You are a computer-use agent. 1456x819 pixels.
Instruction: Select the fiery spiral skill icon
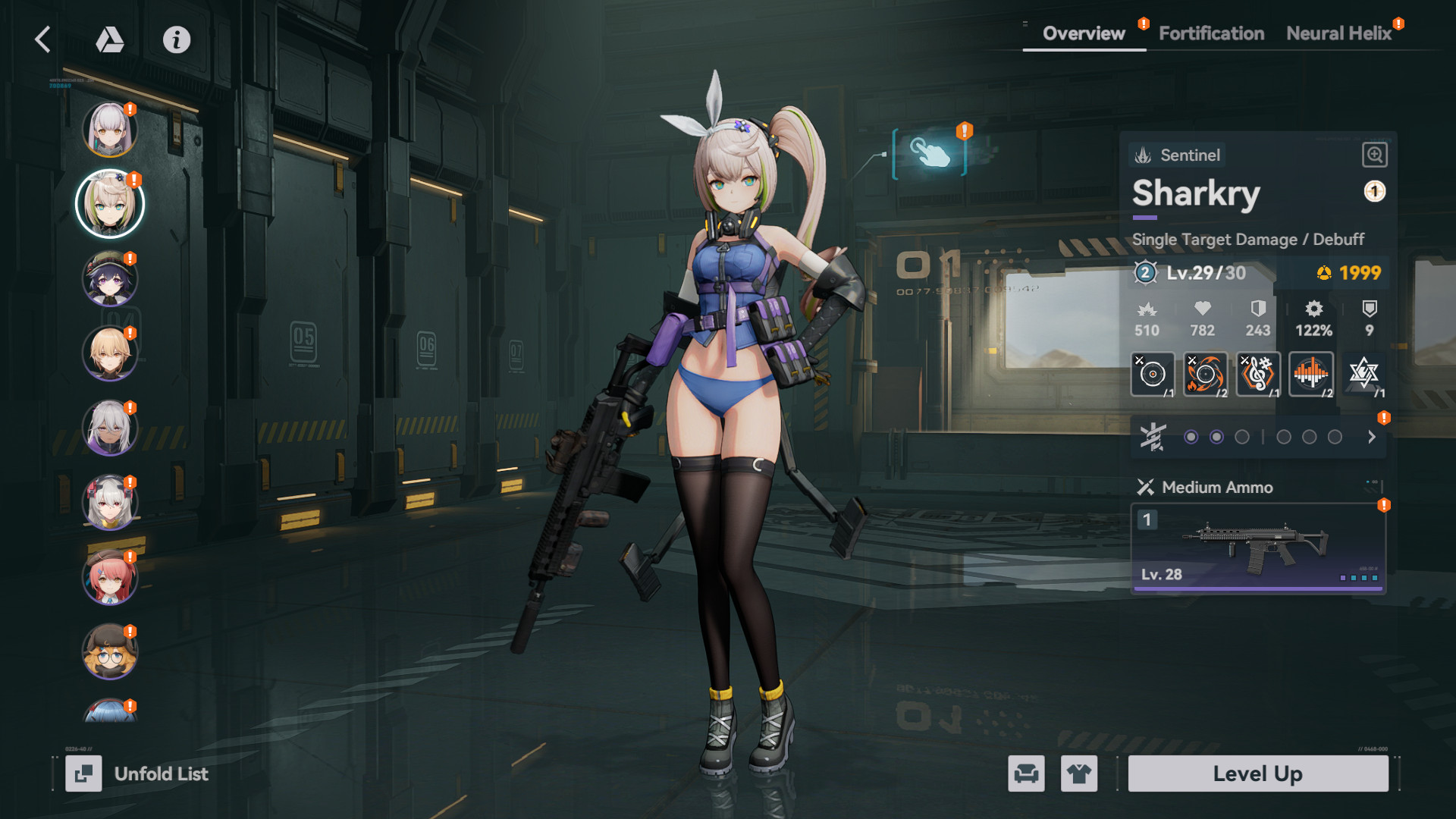1204,374
